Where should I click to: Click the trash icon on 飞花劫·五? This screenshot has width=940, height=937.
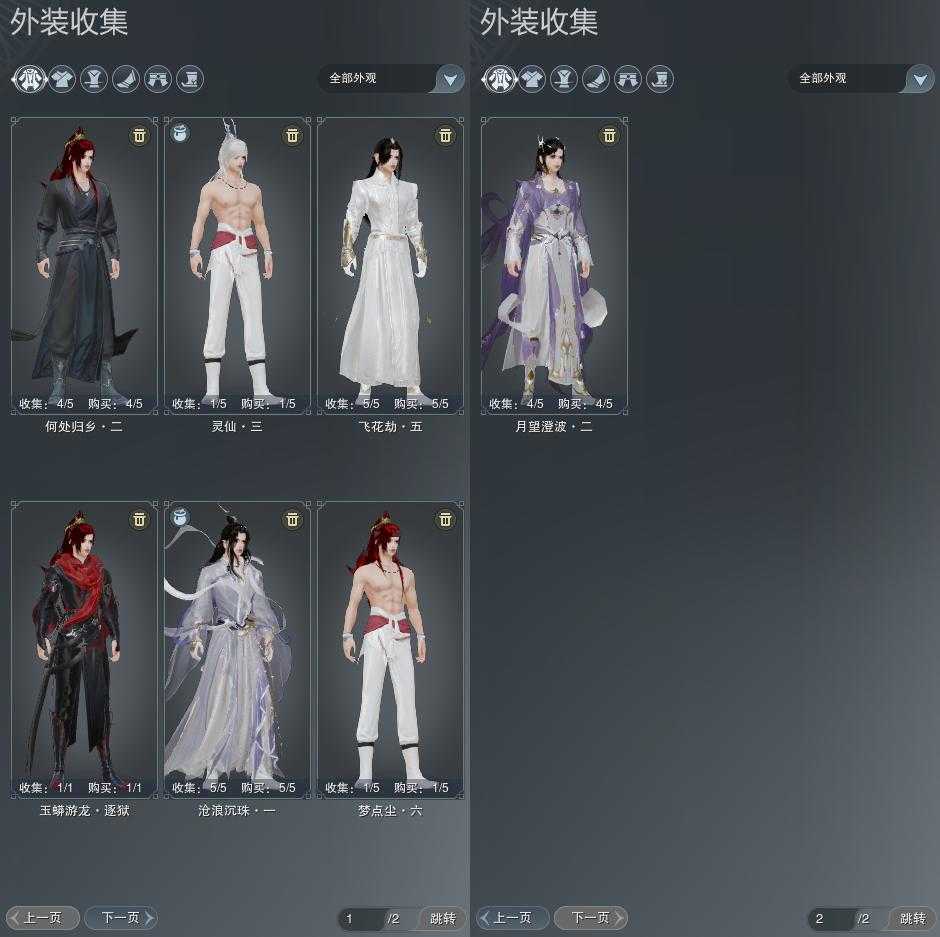tap(445, 135)
